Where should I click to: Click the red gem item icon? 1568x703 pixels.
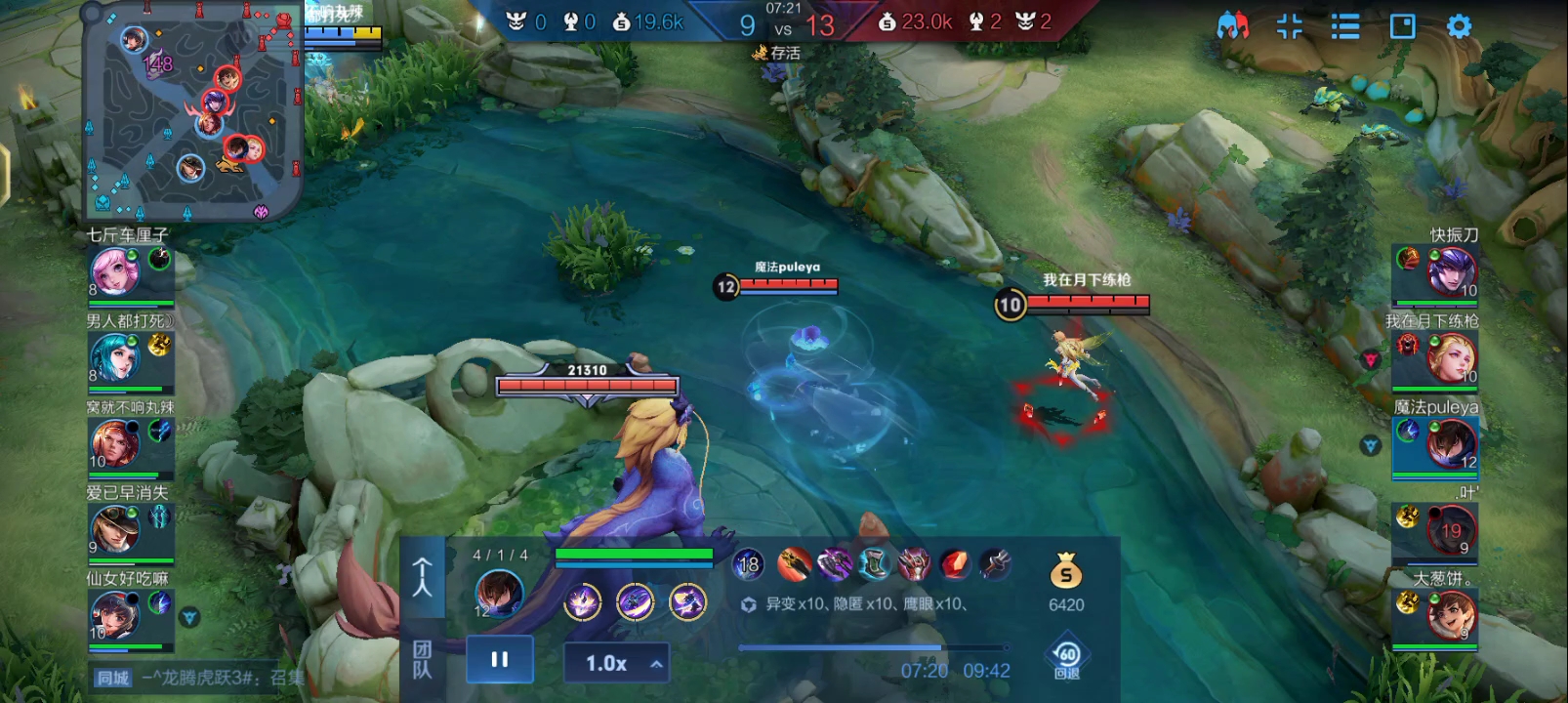tap(954, 563)
